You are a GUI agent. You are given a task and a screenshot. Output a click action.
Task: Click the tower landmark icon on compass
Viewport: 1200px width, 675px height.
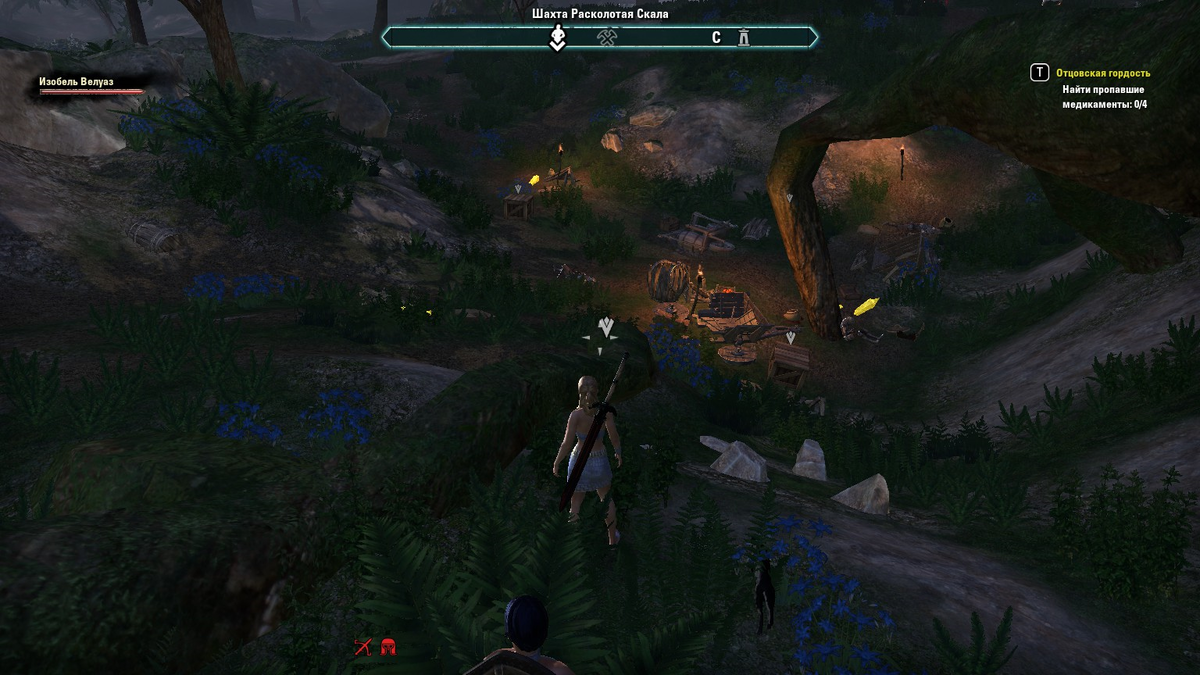[x=744, y=38]
